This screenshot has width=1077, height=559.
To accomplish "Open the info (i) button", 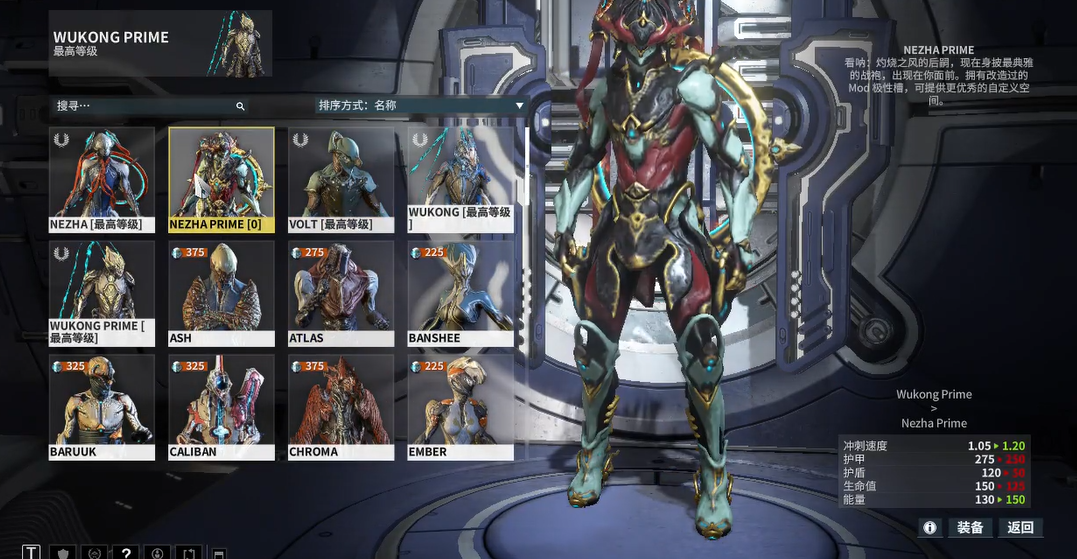I will pyautogui.click(x=930, y=527).
